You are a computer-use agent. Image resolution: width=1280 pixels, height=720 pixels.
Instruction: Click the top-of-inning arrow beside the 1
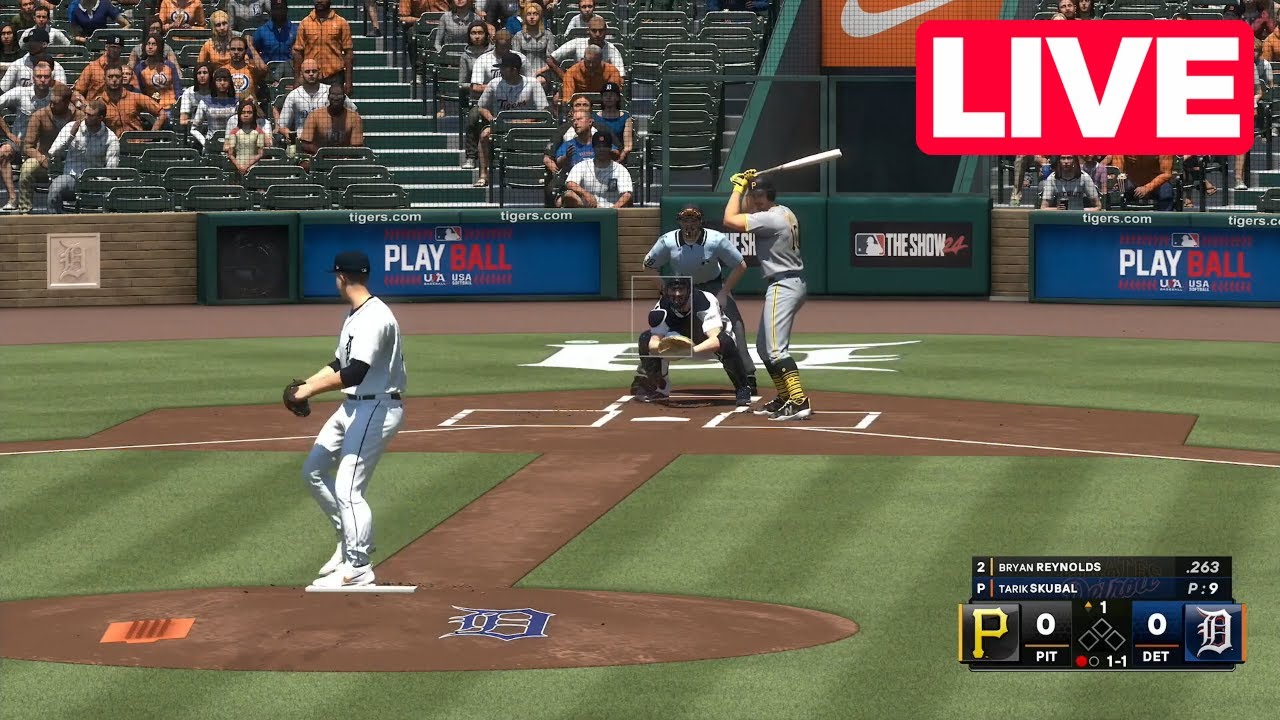(1088, 604)
